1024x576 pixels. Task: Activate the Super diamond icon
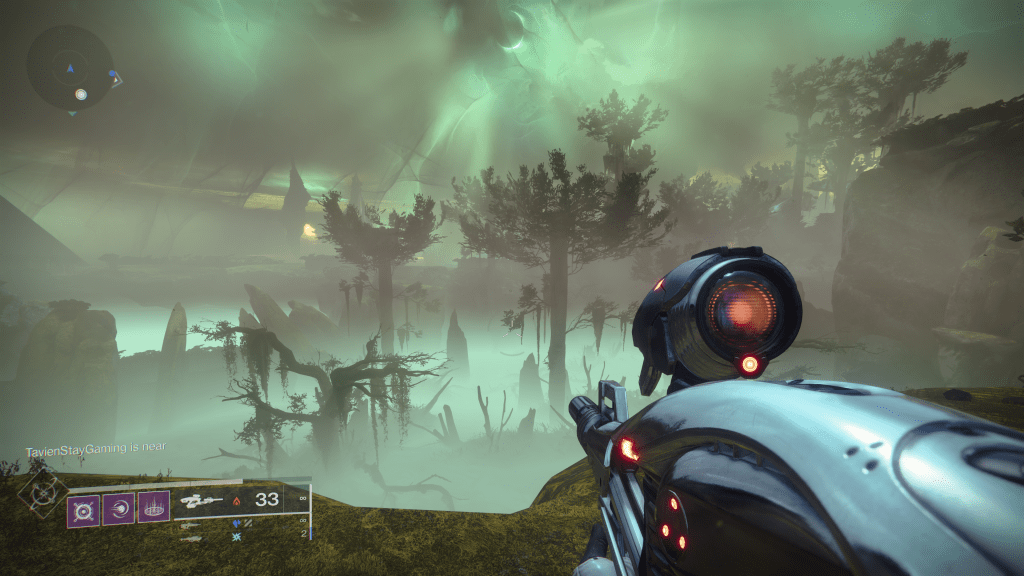coord(45,492)
